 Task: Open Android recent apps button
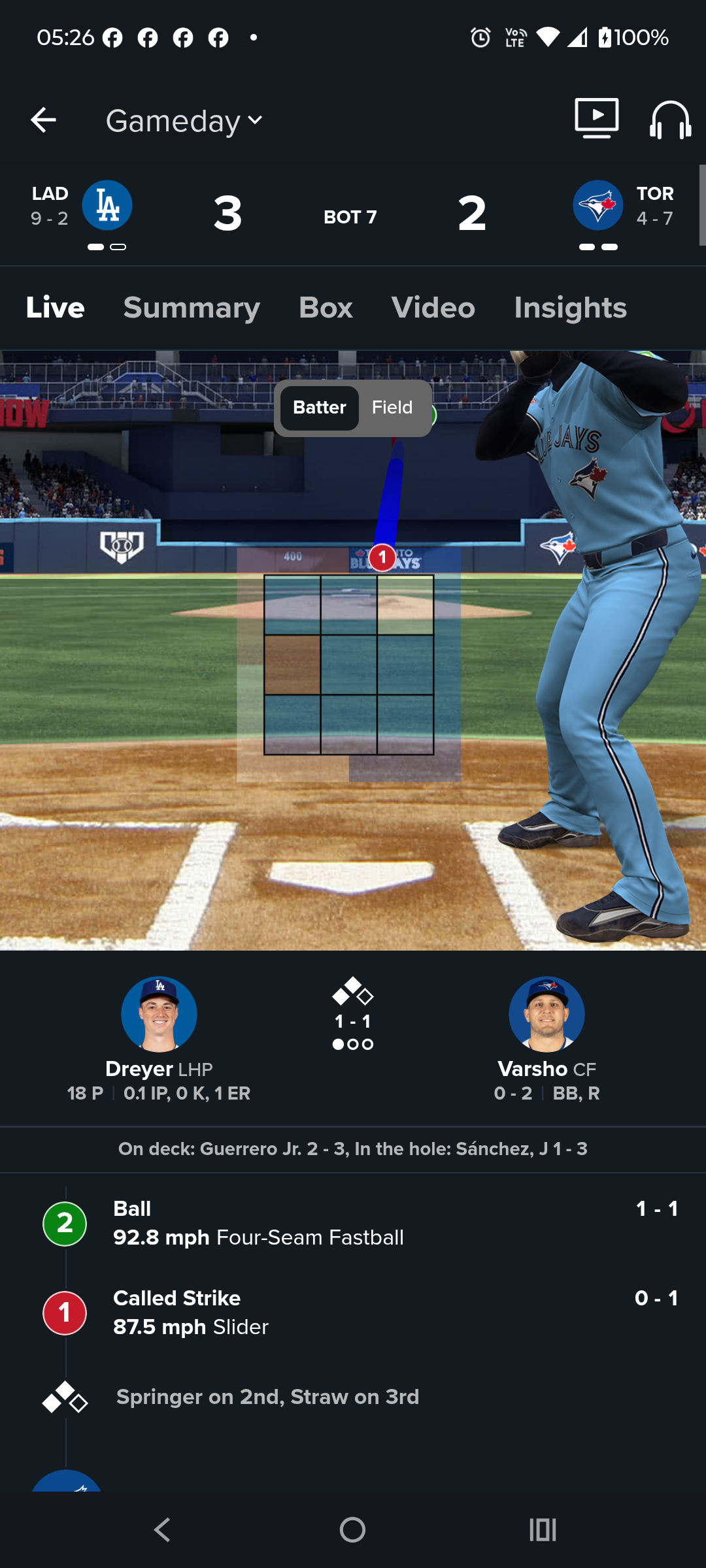pos(543,1529)
